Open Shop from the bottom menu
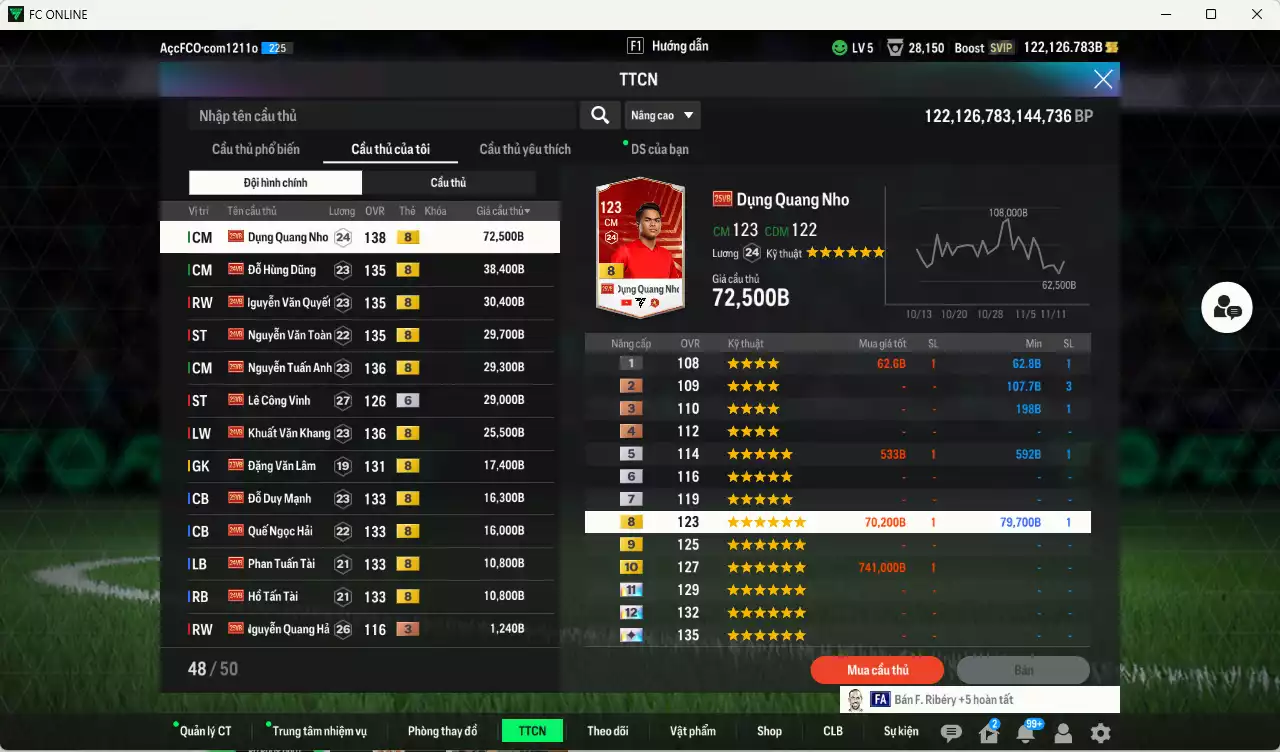 769,731
